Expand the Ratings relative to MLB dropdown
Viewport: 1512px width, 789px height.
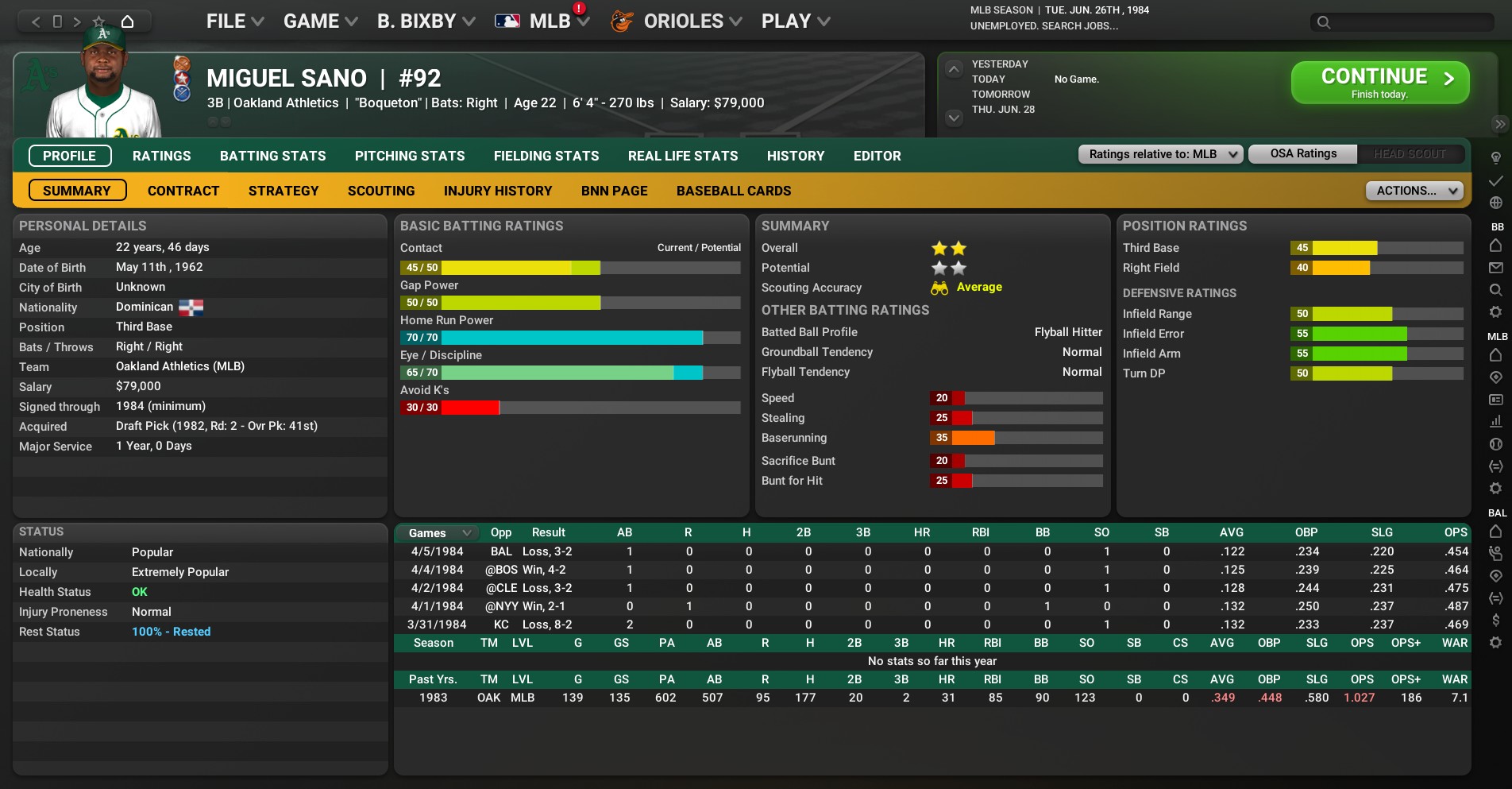tap(1159, 154)
